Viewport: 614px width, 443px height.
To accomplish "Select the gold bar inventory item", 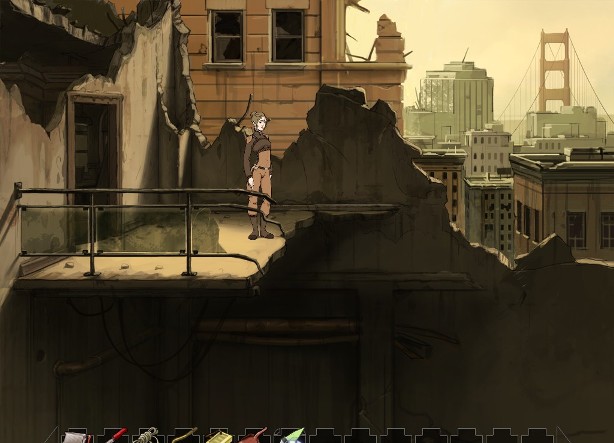I will point(219,437).
